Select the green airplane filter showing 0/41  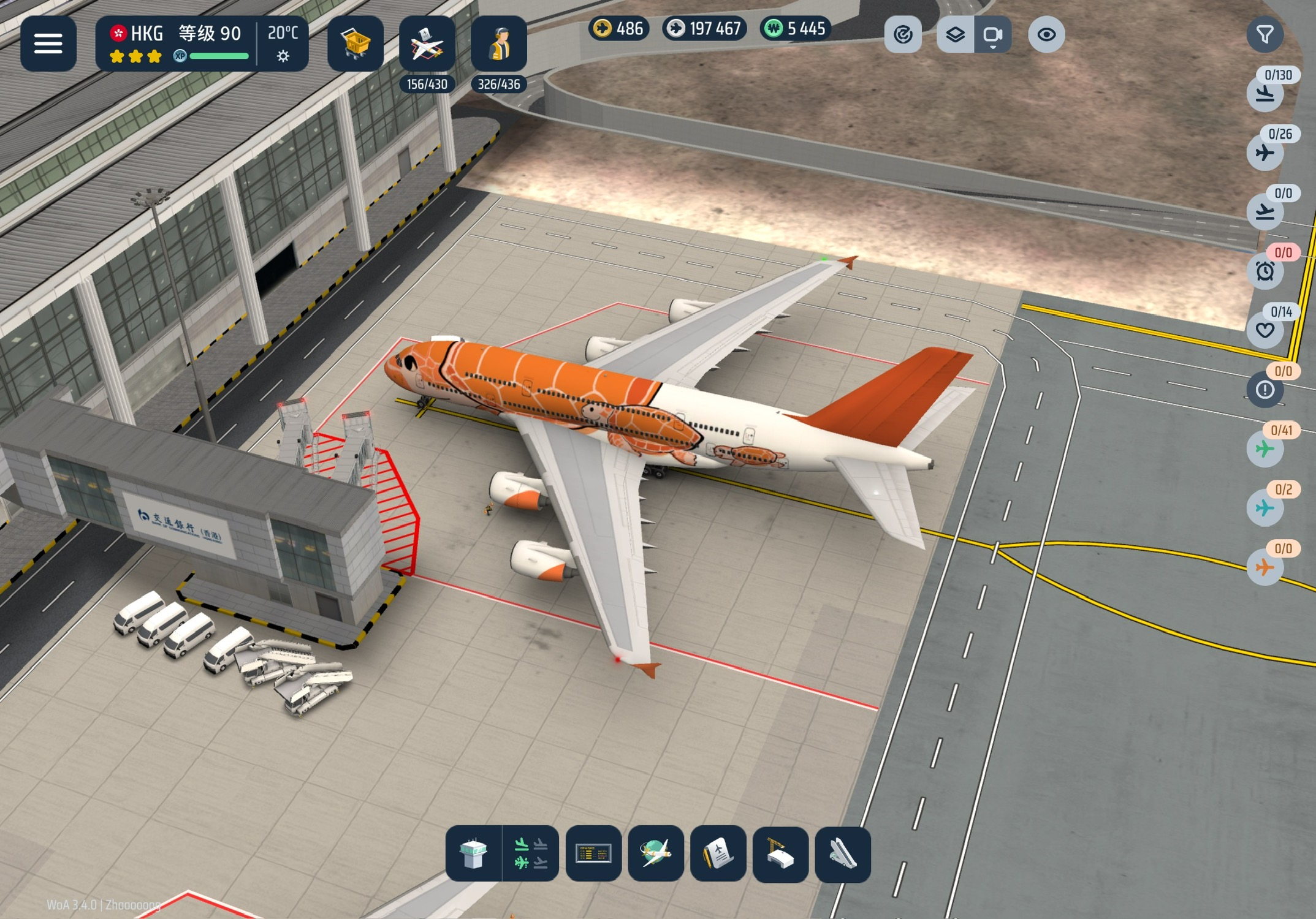[x=1265, y=449]
